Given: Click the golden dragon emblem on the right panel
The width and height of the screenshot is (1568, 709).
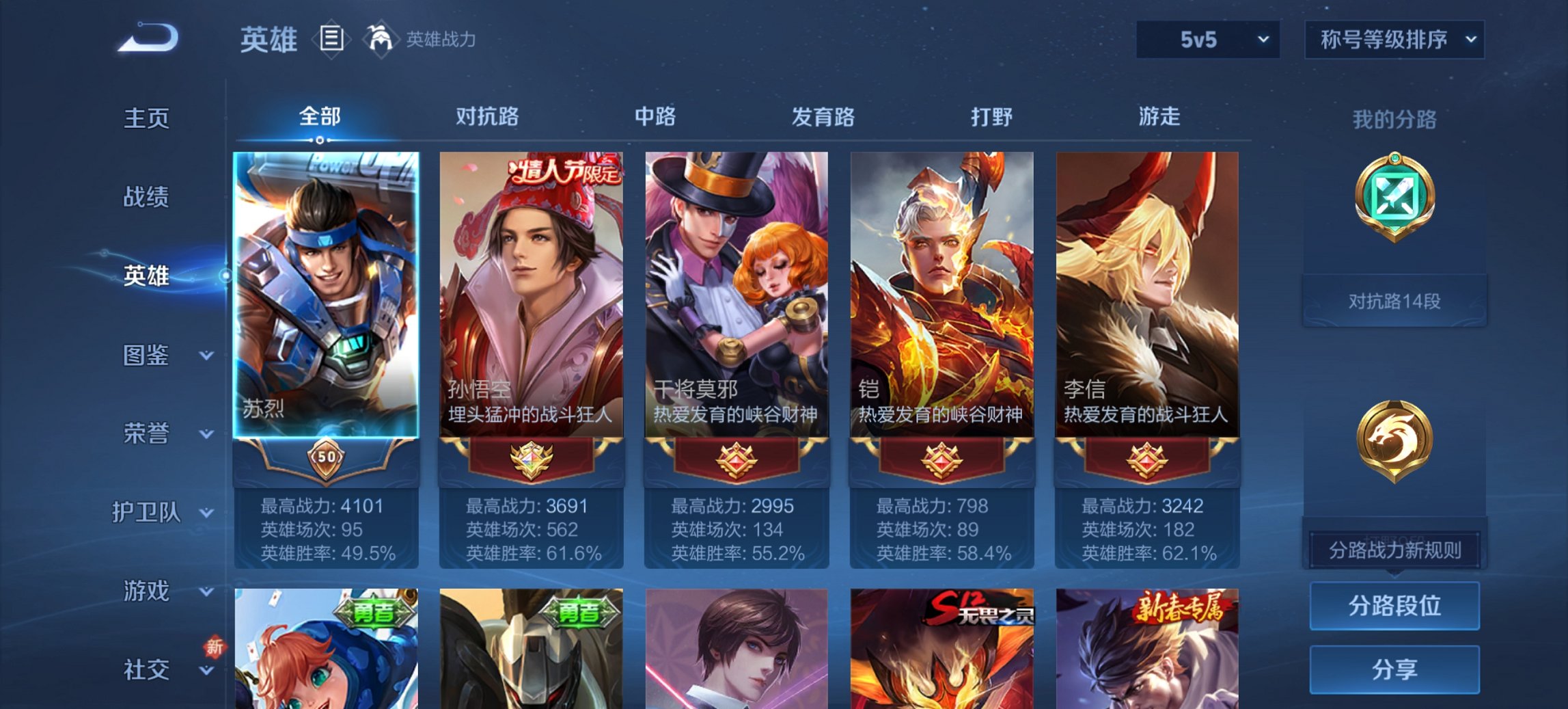Looking at the screenshot, I should (1395, 438).
